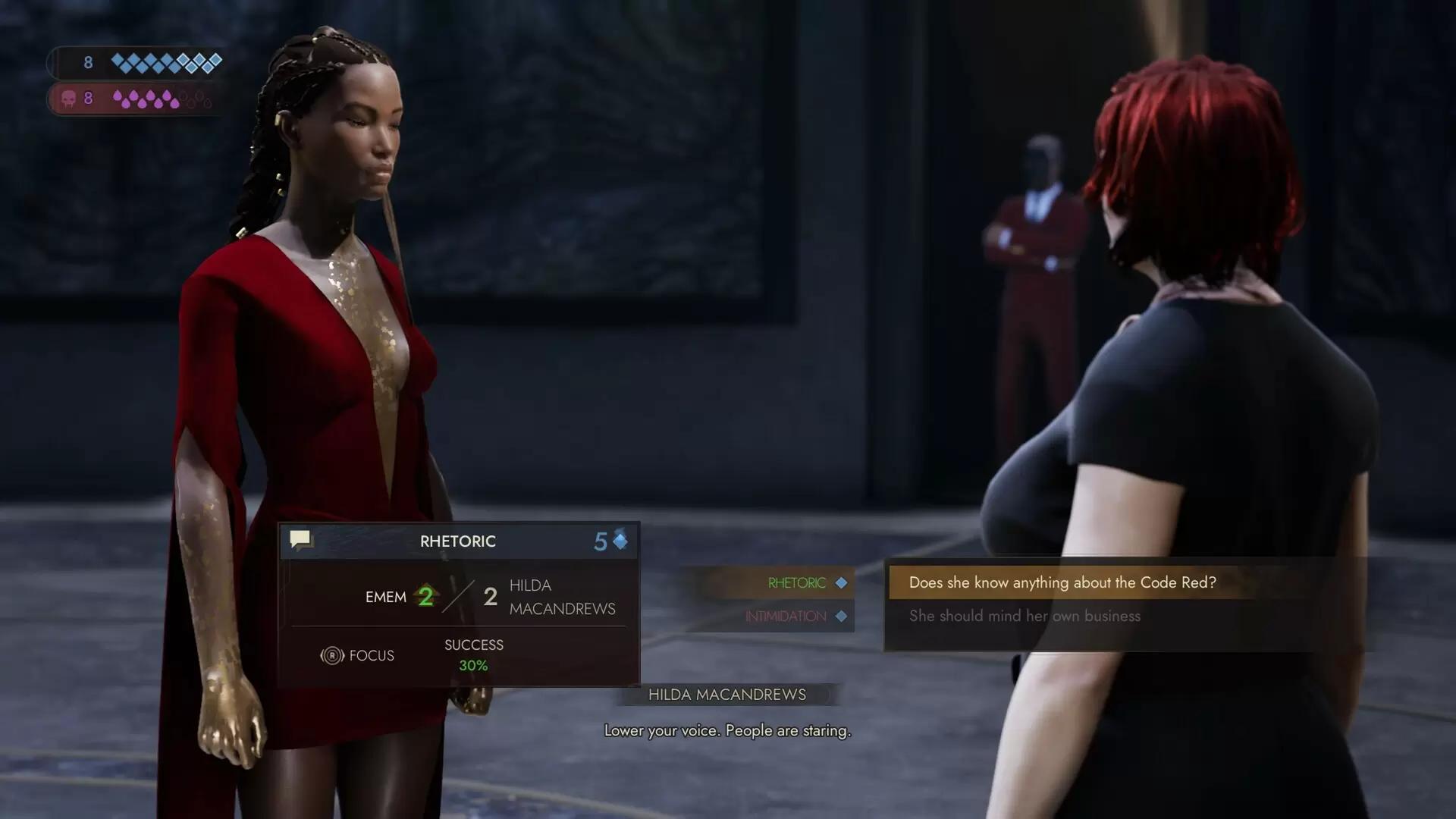Select "She should mind her own business" reply

coord(1025,616)
